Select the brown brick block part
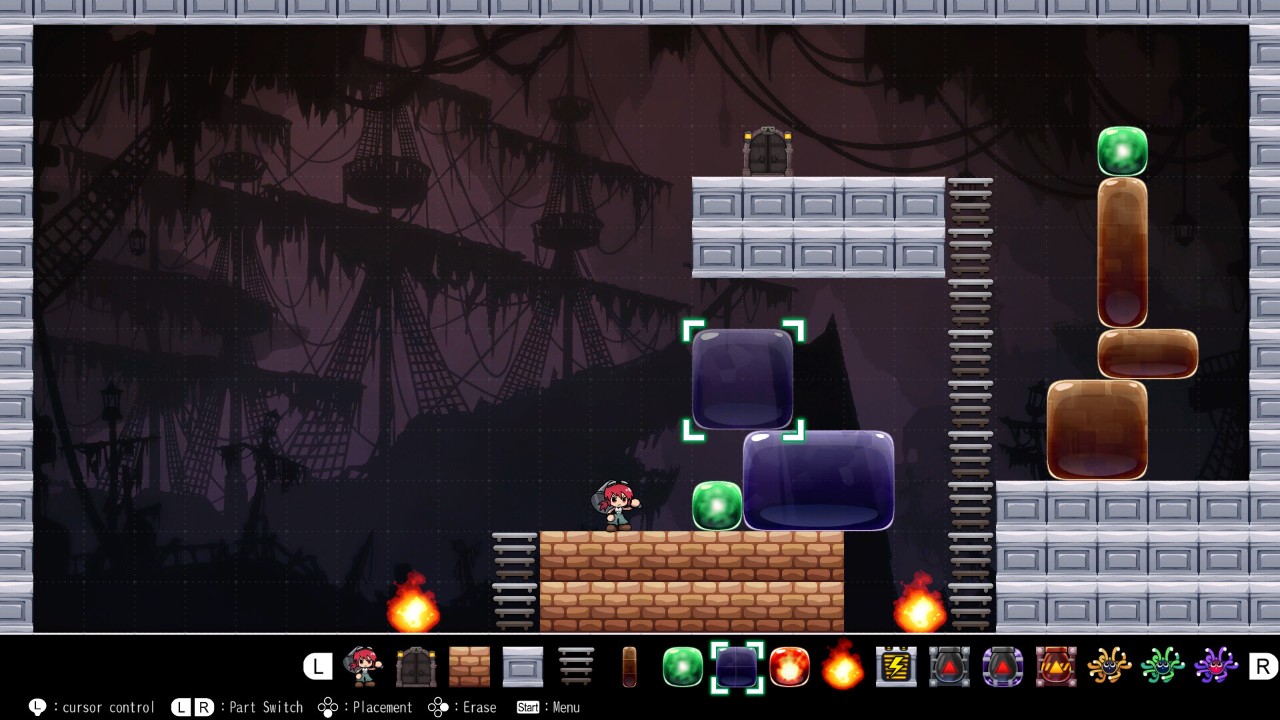Screen dimensions: 1280x720 pos(469,666)
